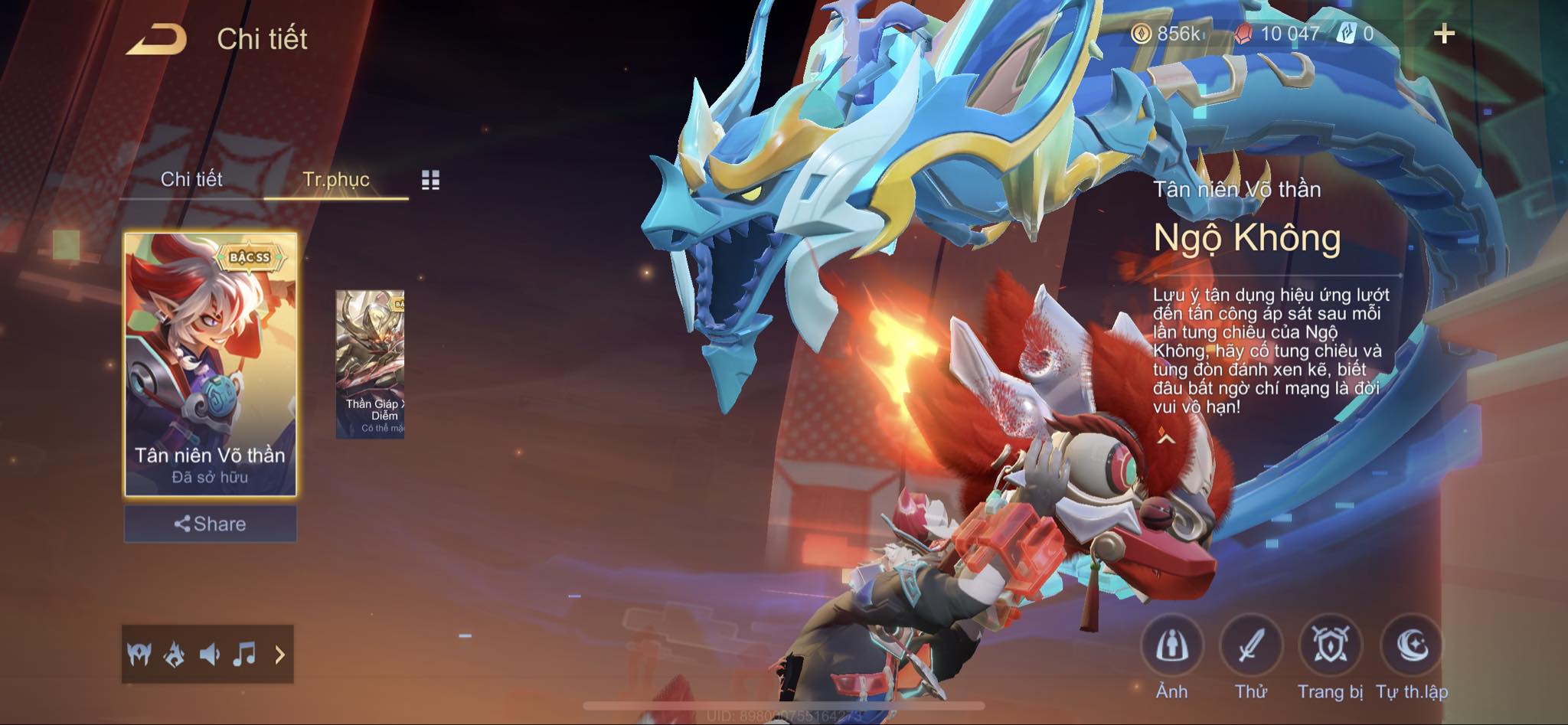Open the Tự th.lập customization button
This screenshot has height=725, width=1568.
pos(1411,647)
